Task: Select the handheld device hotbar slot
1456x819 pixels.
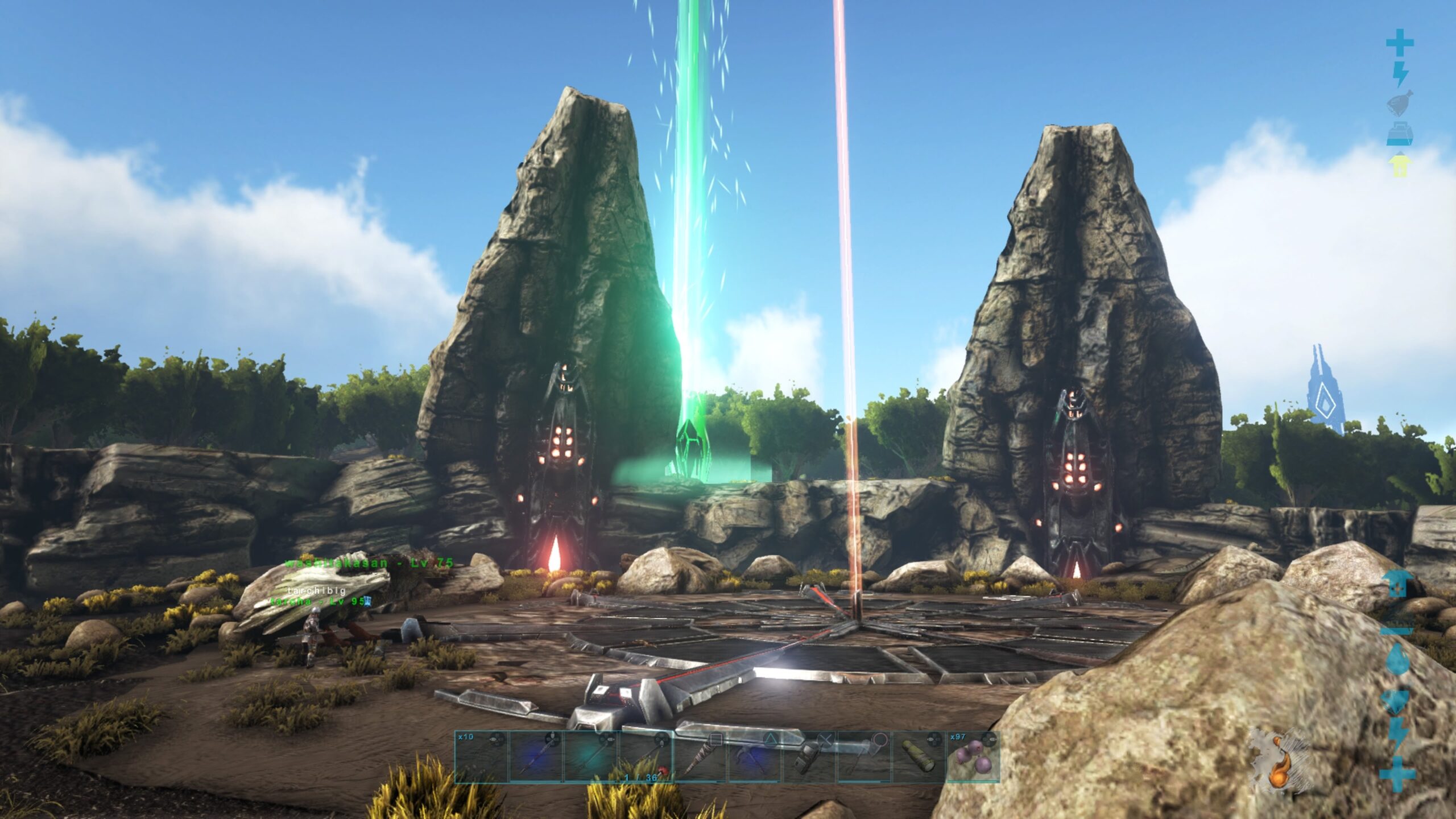Action: [x=810, y=756]
